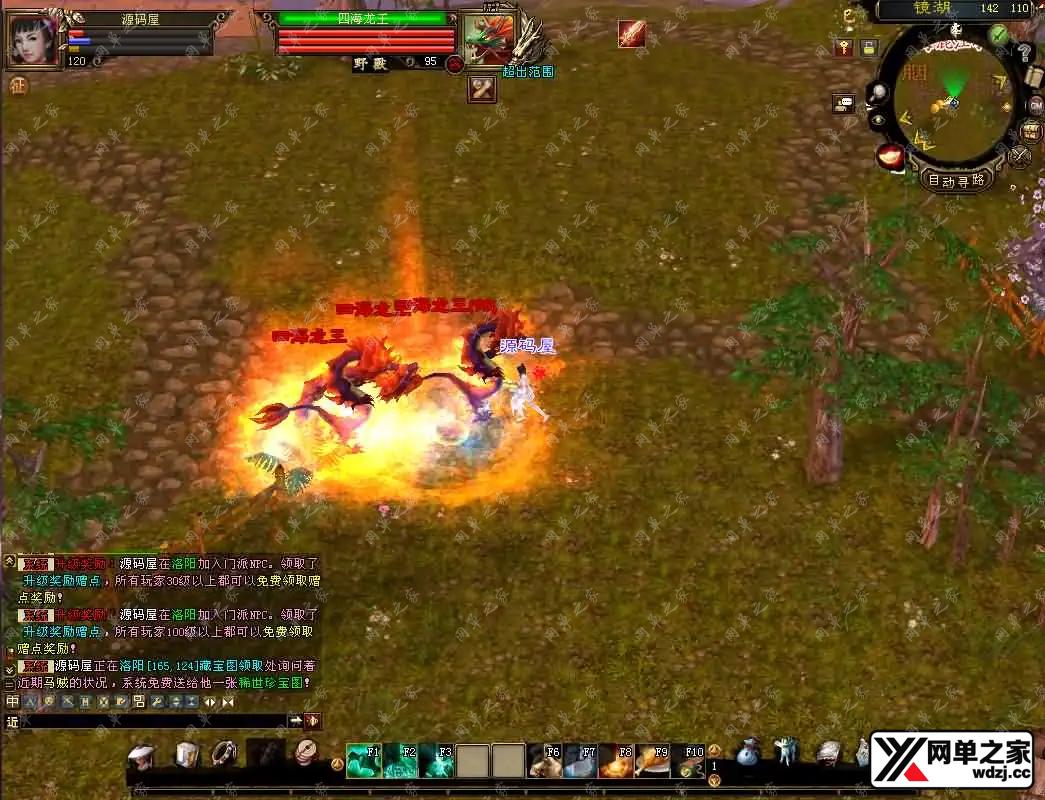Click the golden key icon
The width and height of the screenshot is (1045, 800).
pos(844,48)
